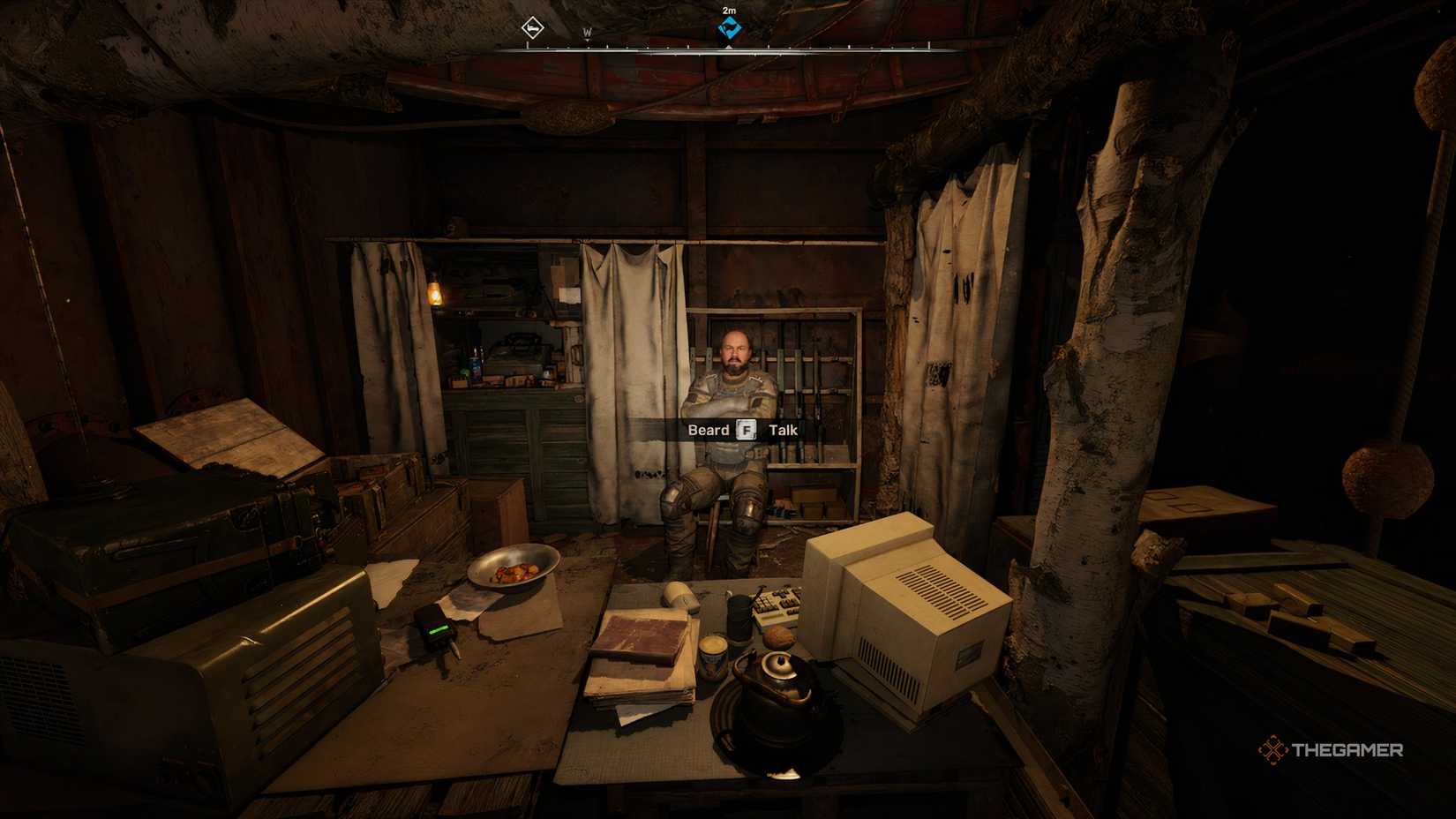Click the keyboard beside the monitor
Screen dimensions: 1456x819
coord(778,601)
